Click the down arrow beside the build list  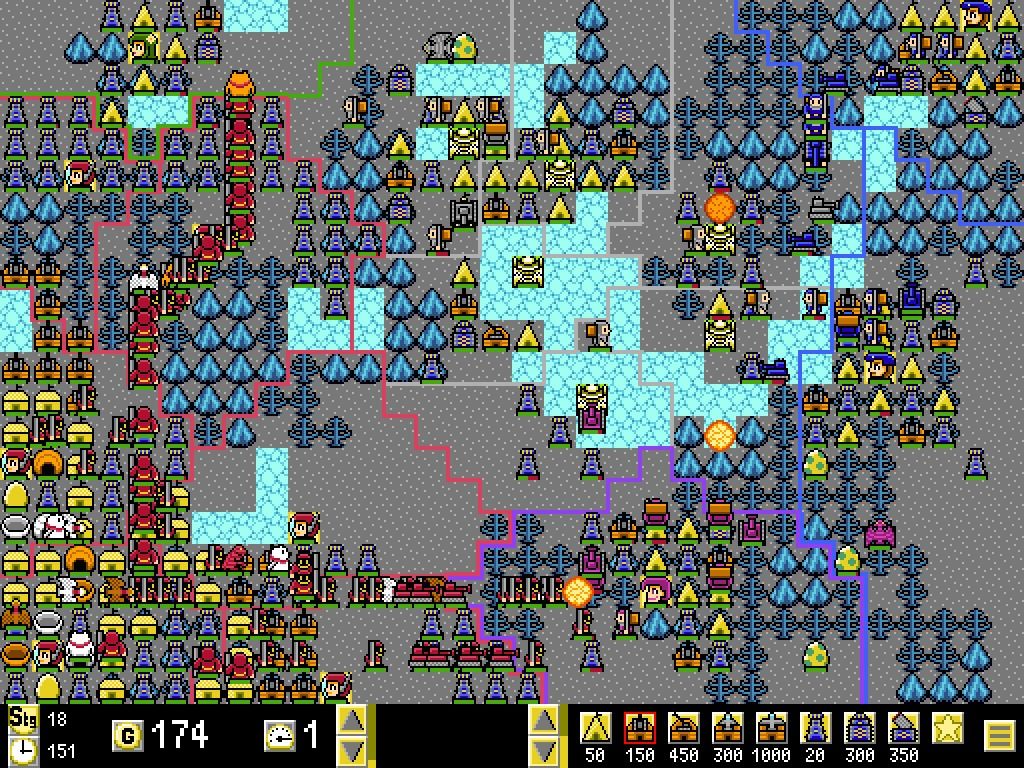(x=543, y=751)
